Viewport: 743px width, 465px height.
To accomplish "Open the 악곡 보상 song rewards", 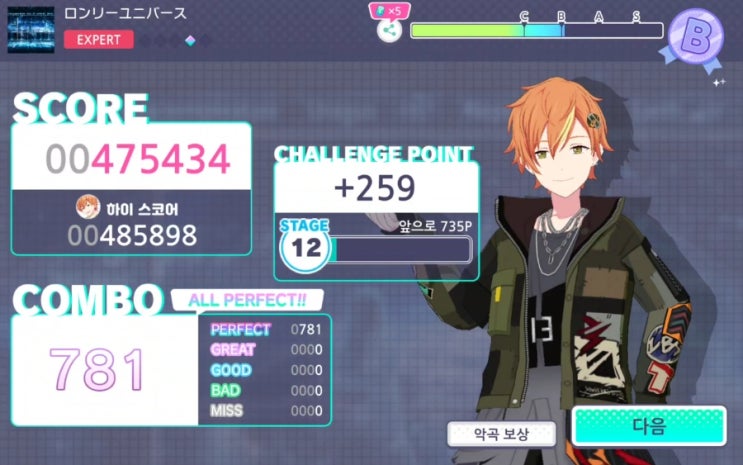I will (x=501, y=434).
